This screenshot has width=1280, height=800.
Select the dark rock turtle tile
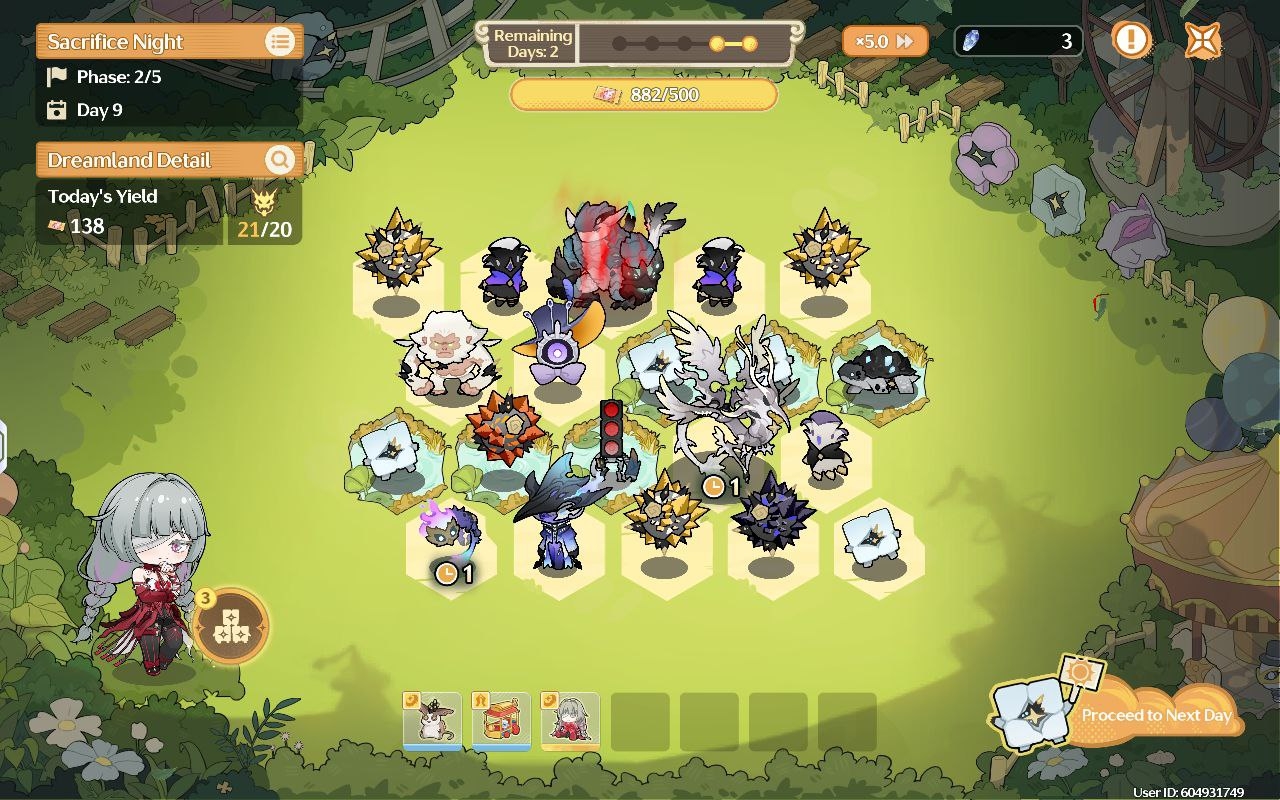(876, 370)
